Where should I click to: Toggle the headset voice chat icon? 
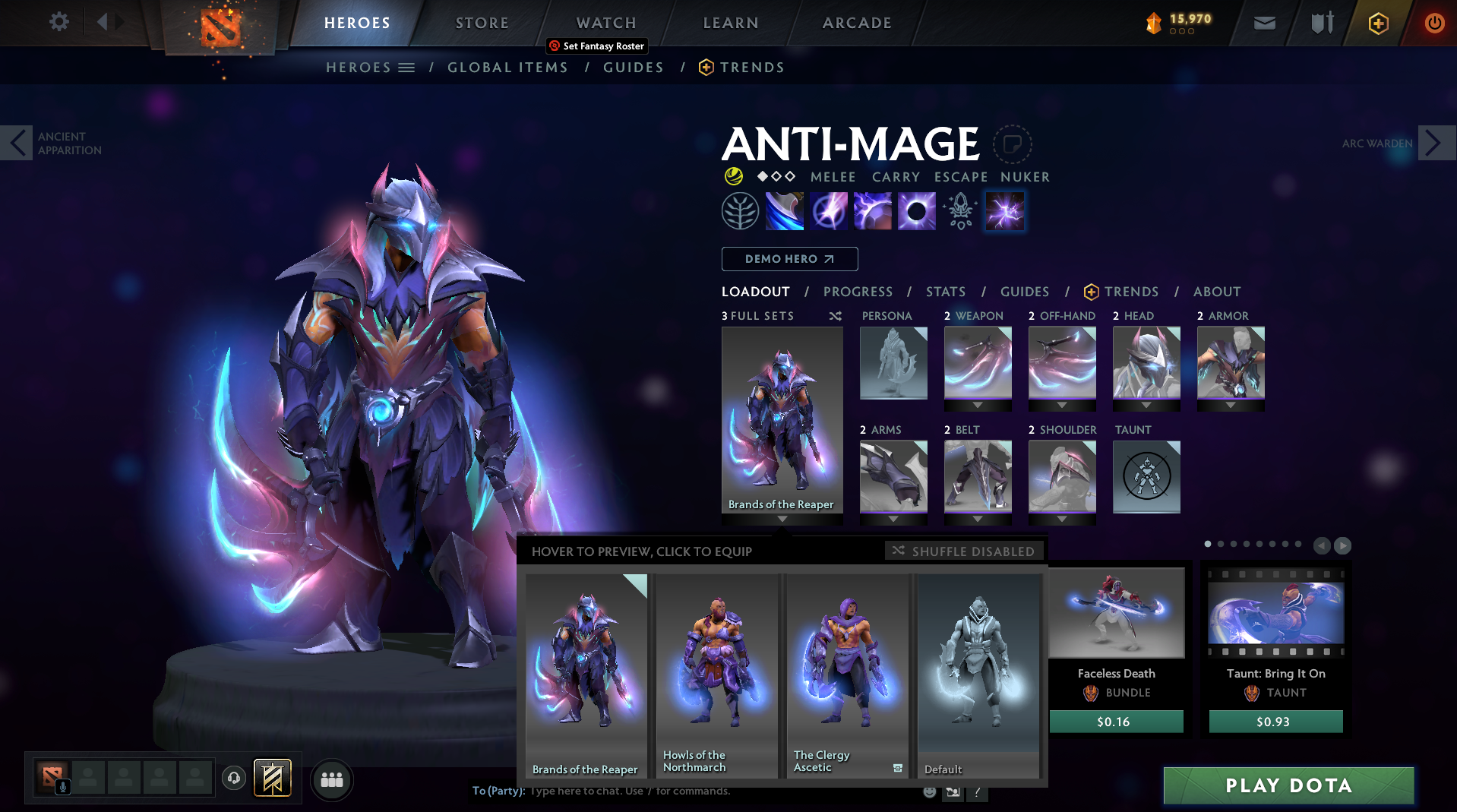[x=234, y=779]
